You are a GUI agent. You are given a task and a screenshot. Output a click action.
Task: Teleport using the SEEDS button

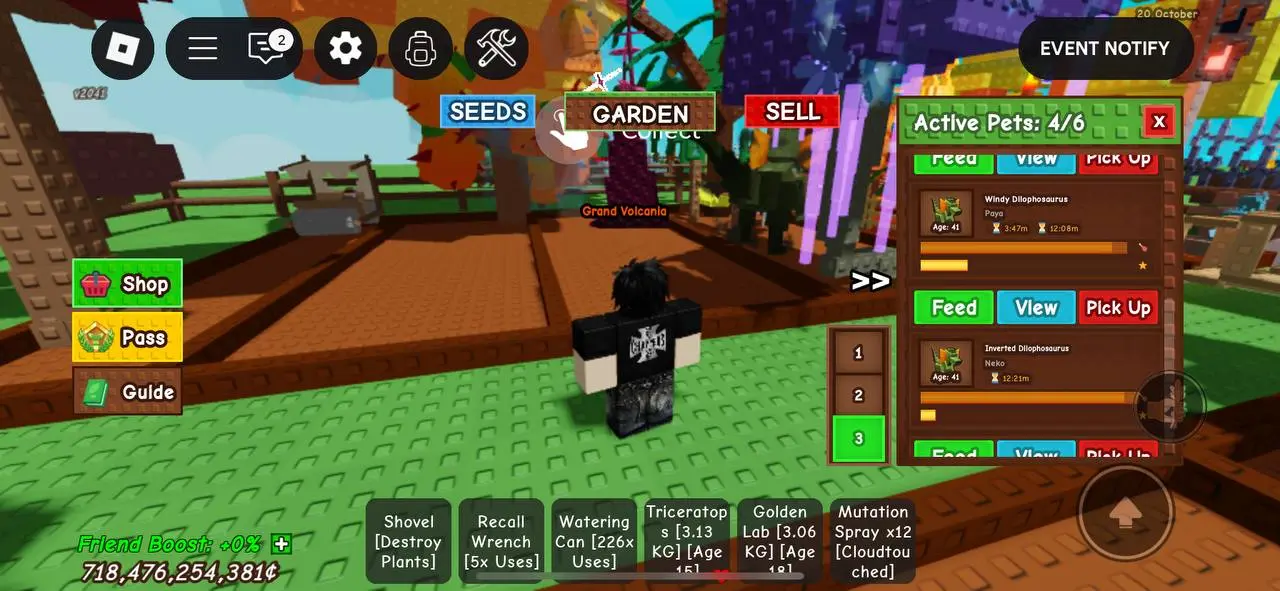pyautogui.click(x=487, y=111)
